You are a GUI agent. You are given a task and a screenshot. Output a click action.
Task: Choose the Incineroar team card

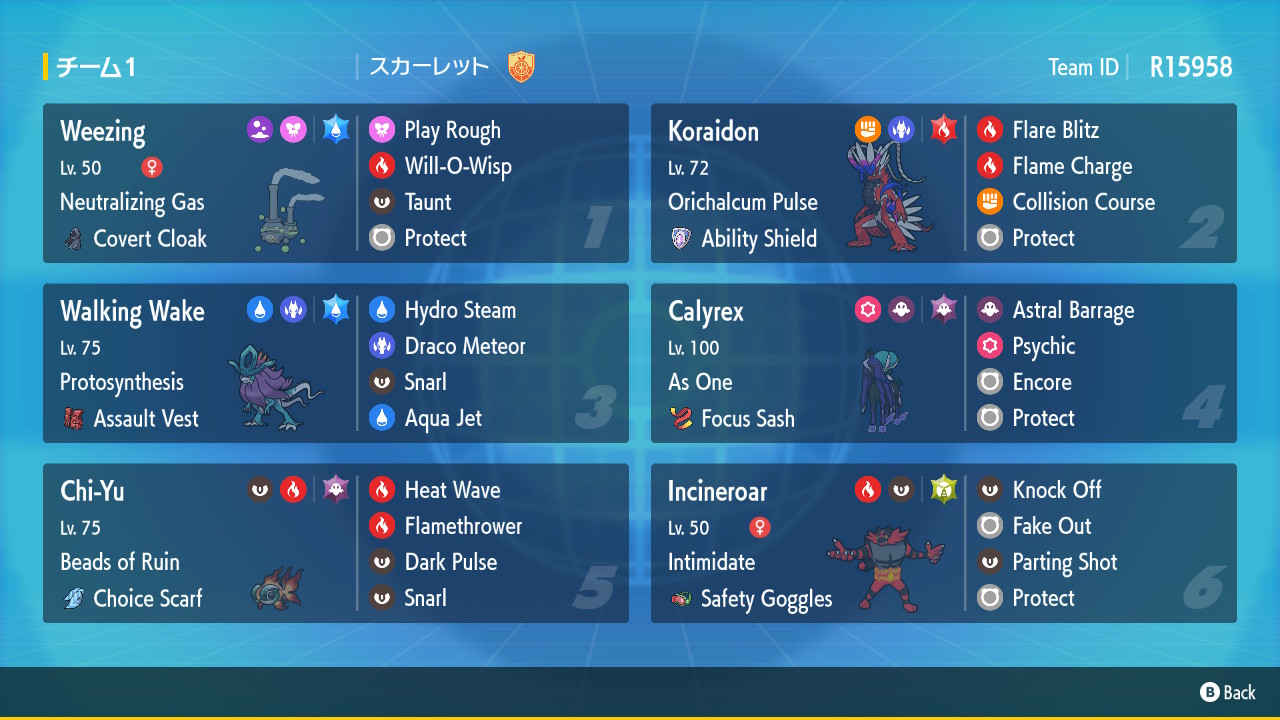click(943, 544)
